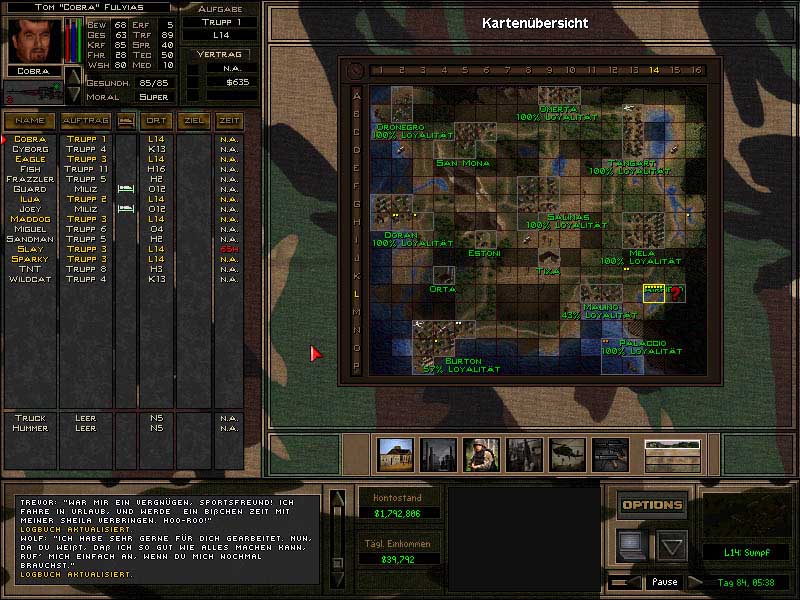
Task: Toggle the helicopter airspace map filter
Action: [x=567, y=455]
